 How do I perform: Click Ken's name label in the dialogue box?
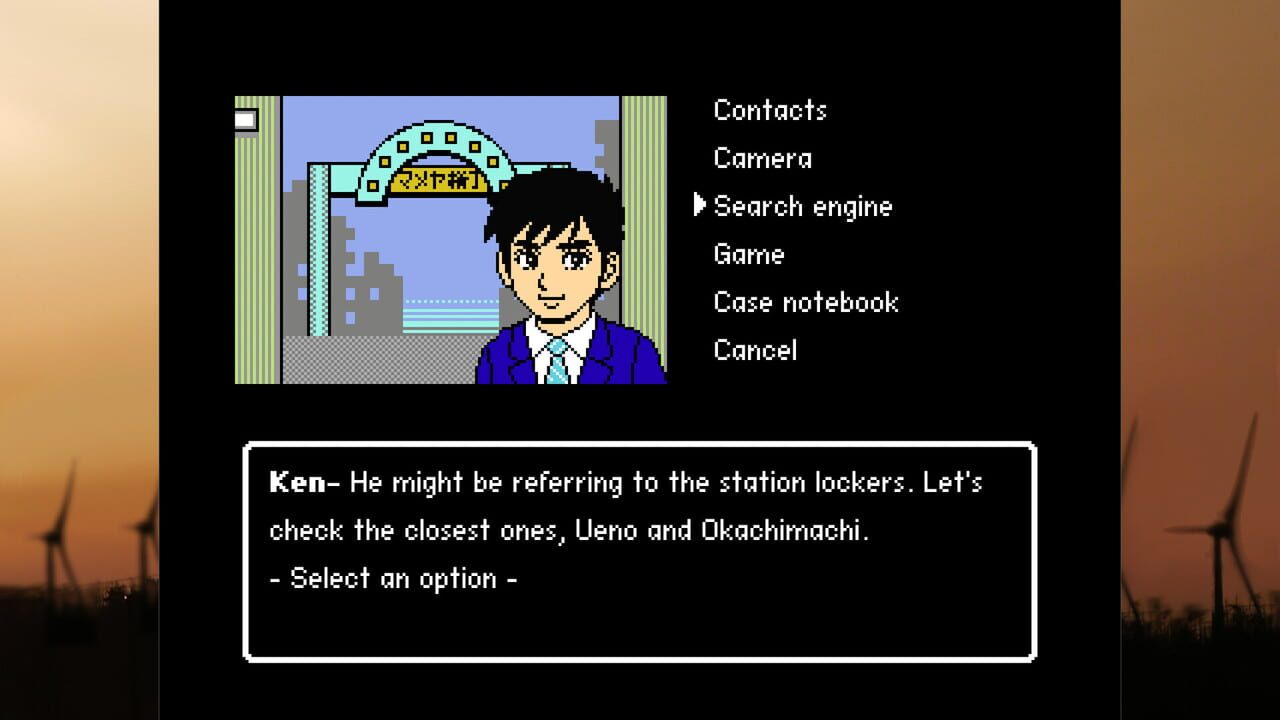click(x=298, y=482)
